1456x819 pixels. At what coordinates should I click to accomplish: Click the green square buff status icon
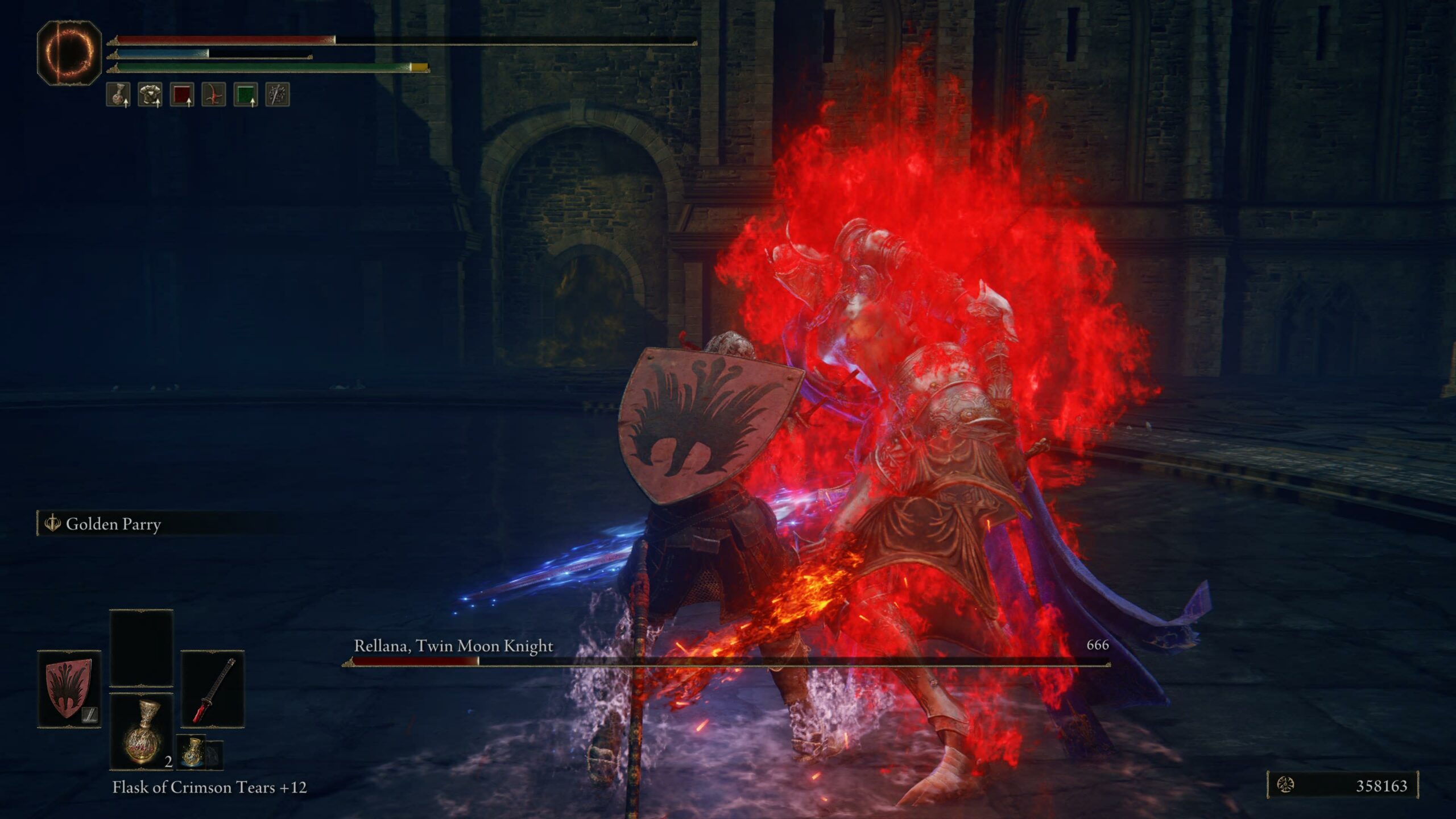pyautogui.click(x=246, y=94)
